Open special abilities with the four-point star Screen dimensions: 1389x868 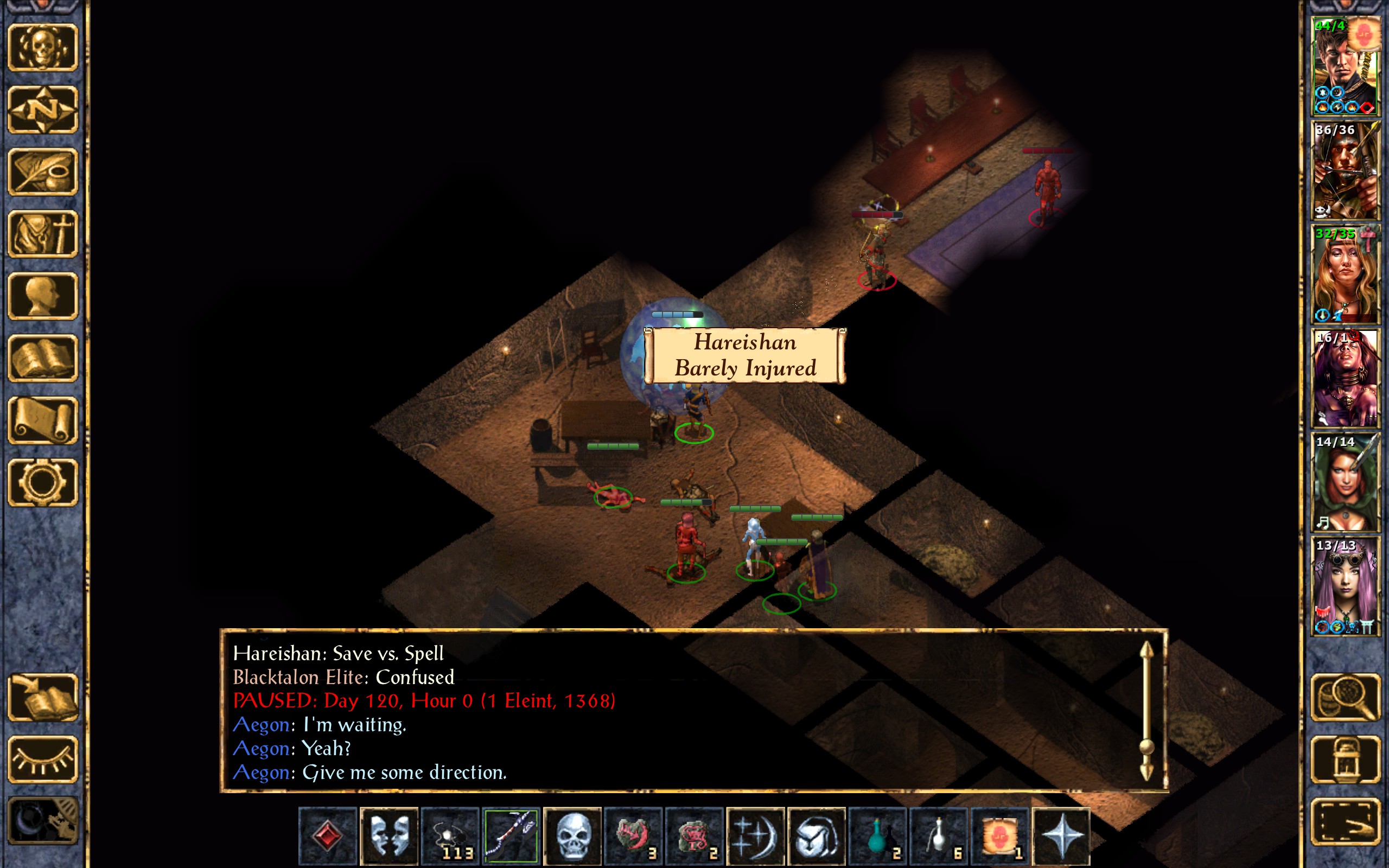[1061, 836]
